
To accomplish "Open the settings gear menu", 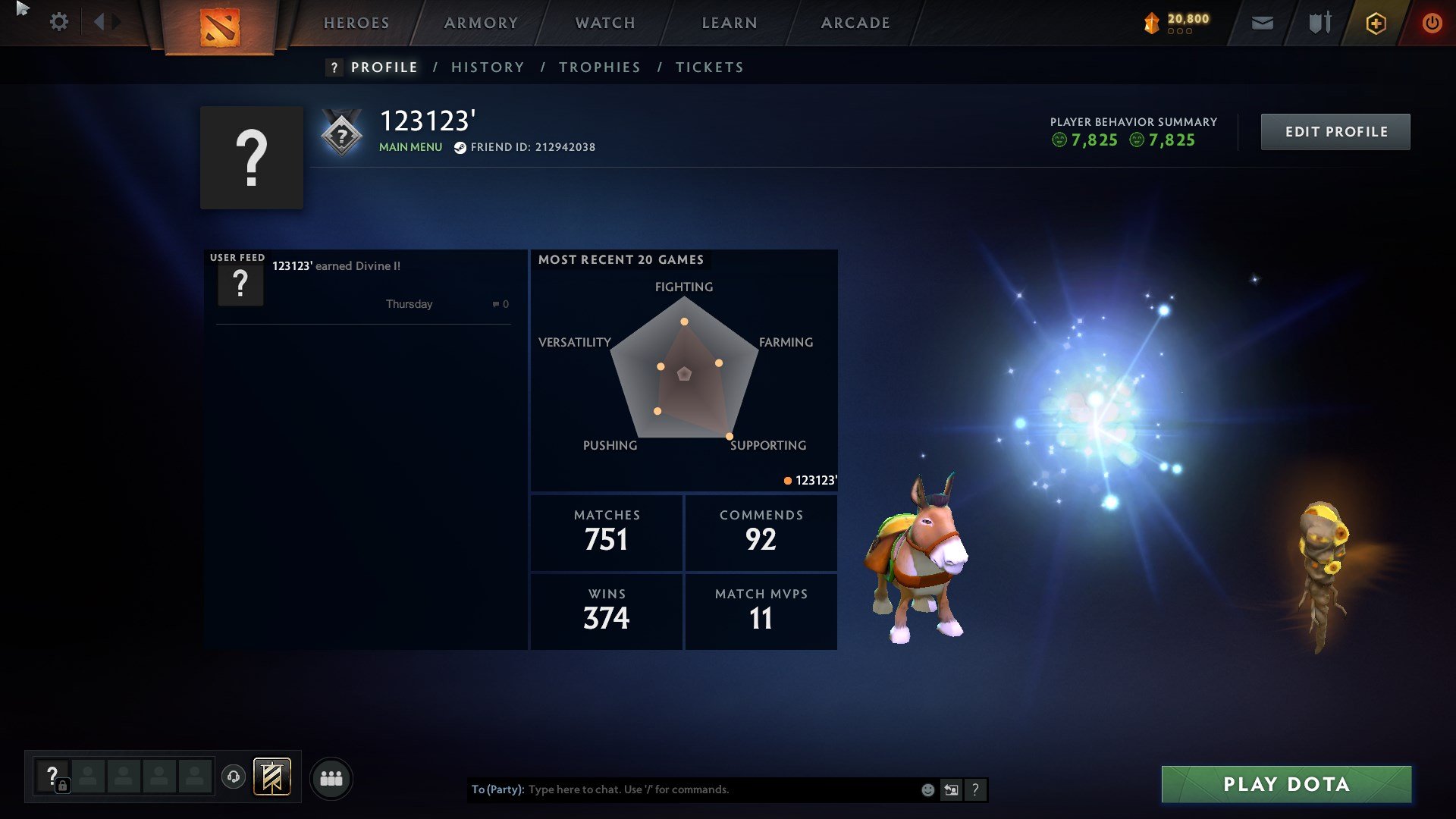I will 58,22.
